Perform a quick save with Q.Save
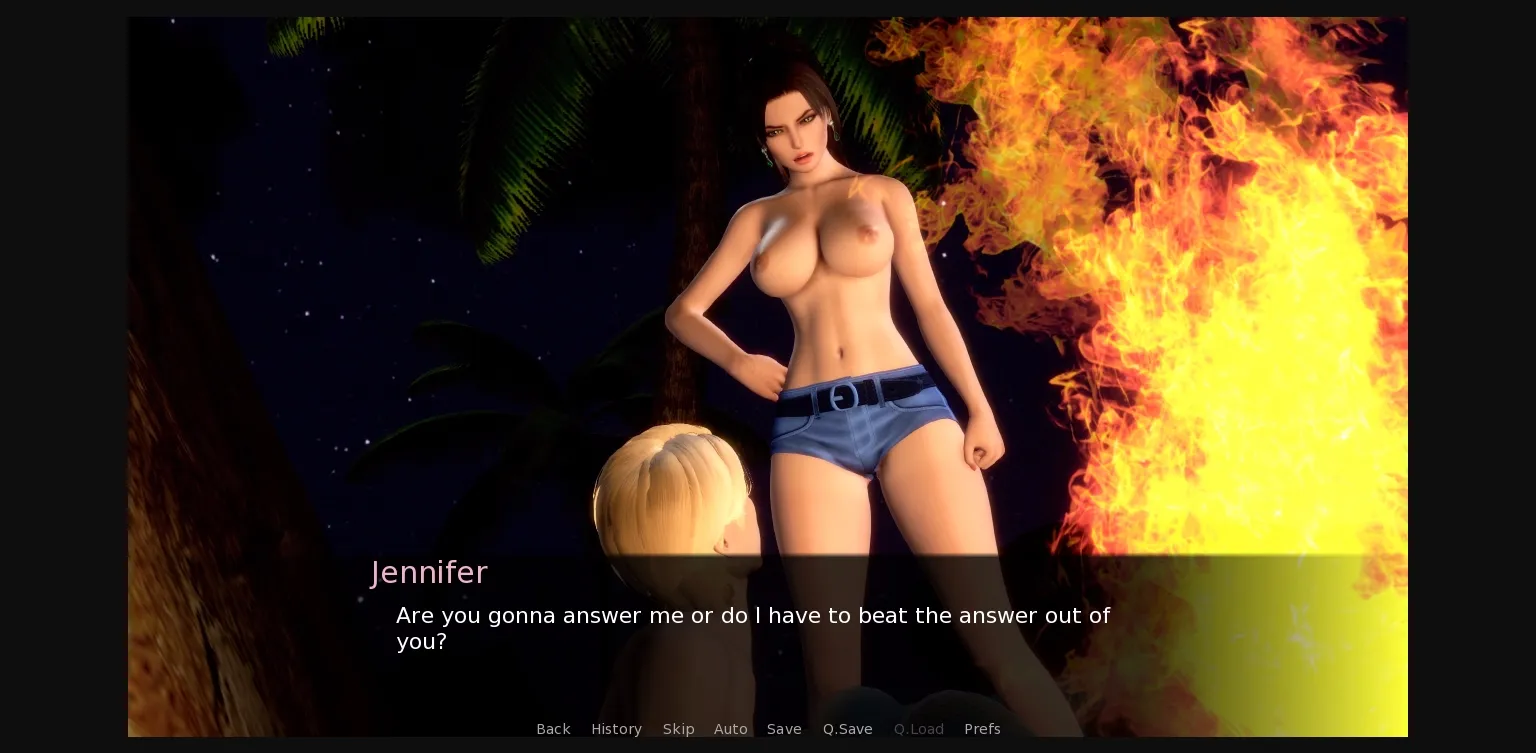1536x753 pixels. click(847, 729)
